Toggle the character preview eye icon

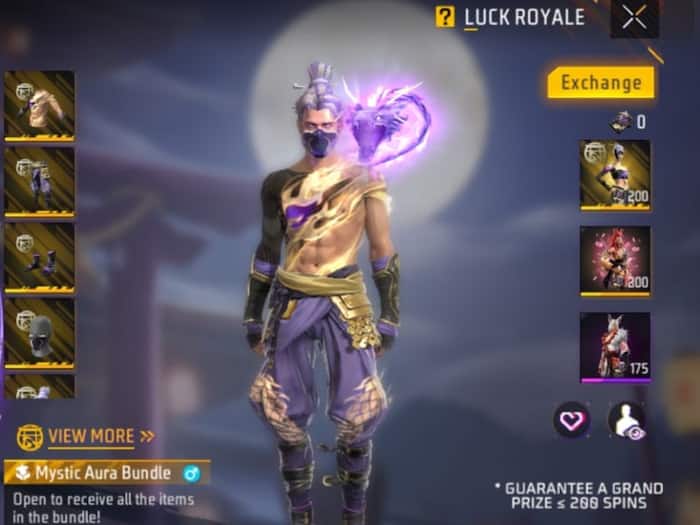(x=627, y=420)
